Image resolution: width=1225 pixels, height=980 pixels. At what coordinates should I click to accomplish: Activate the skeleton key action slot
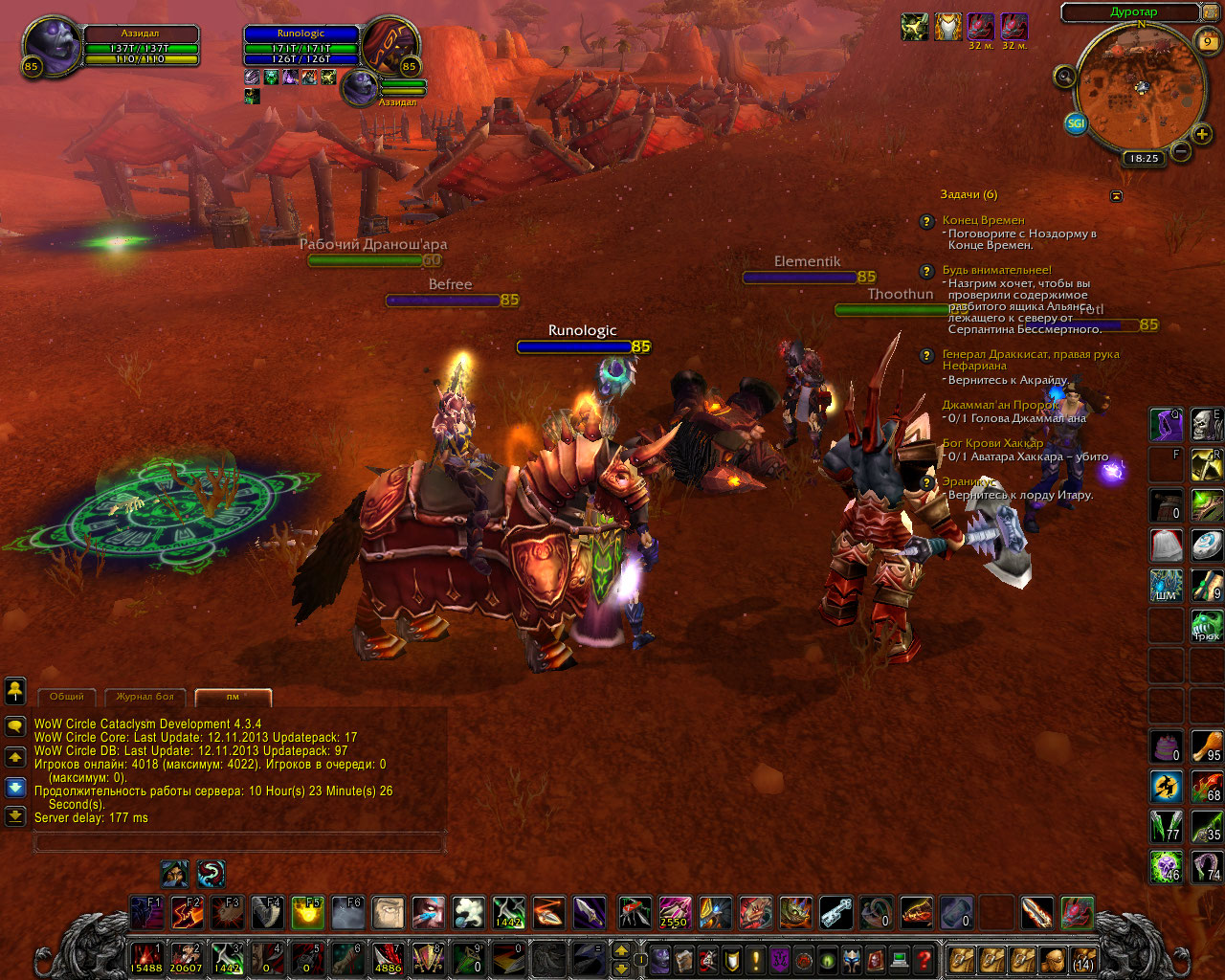835,913
